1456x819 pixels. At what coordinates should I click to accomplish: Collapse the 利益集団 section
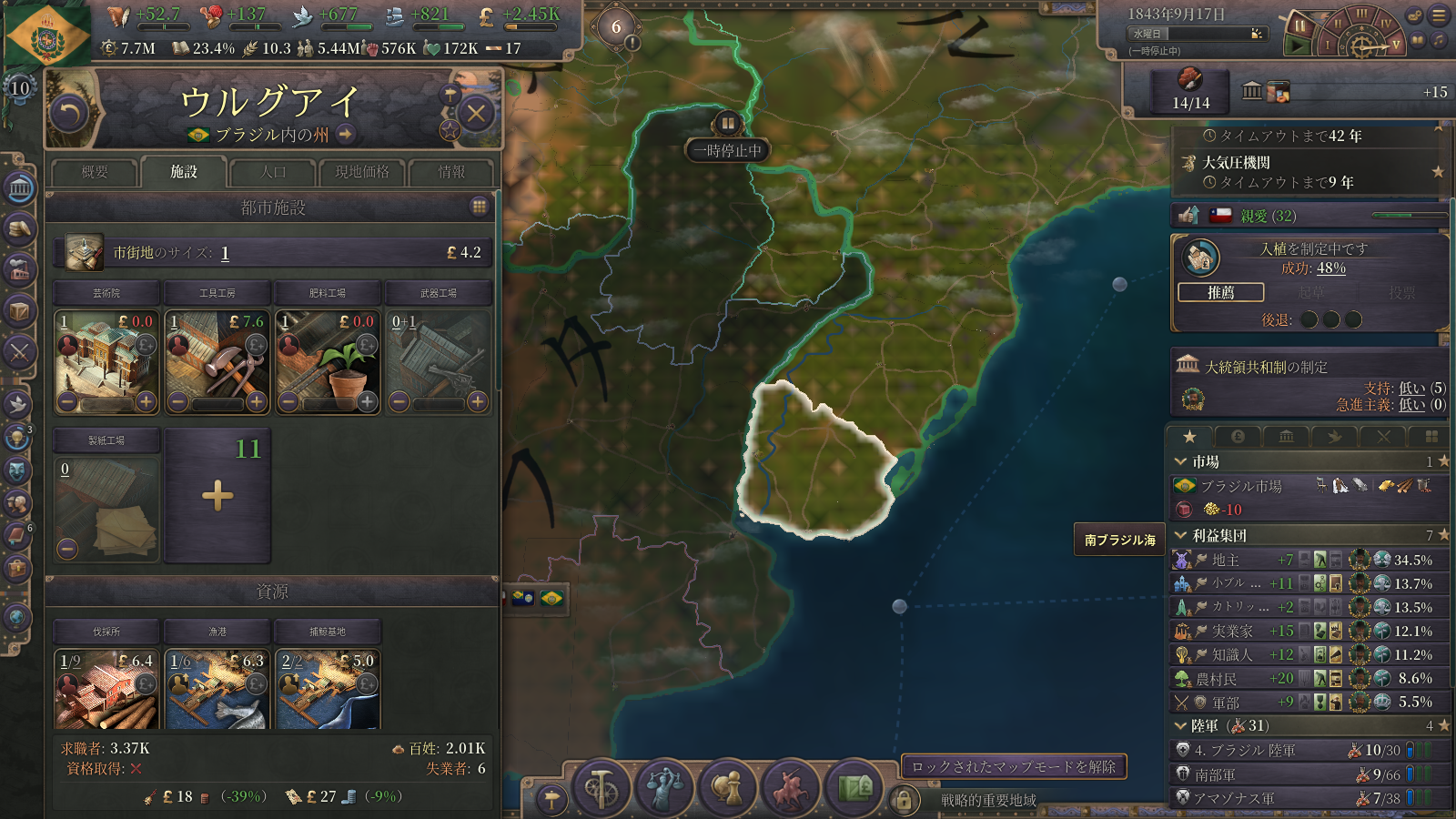[x=1182, y=535]
